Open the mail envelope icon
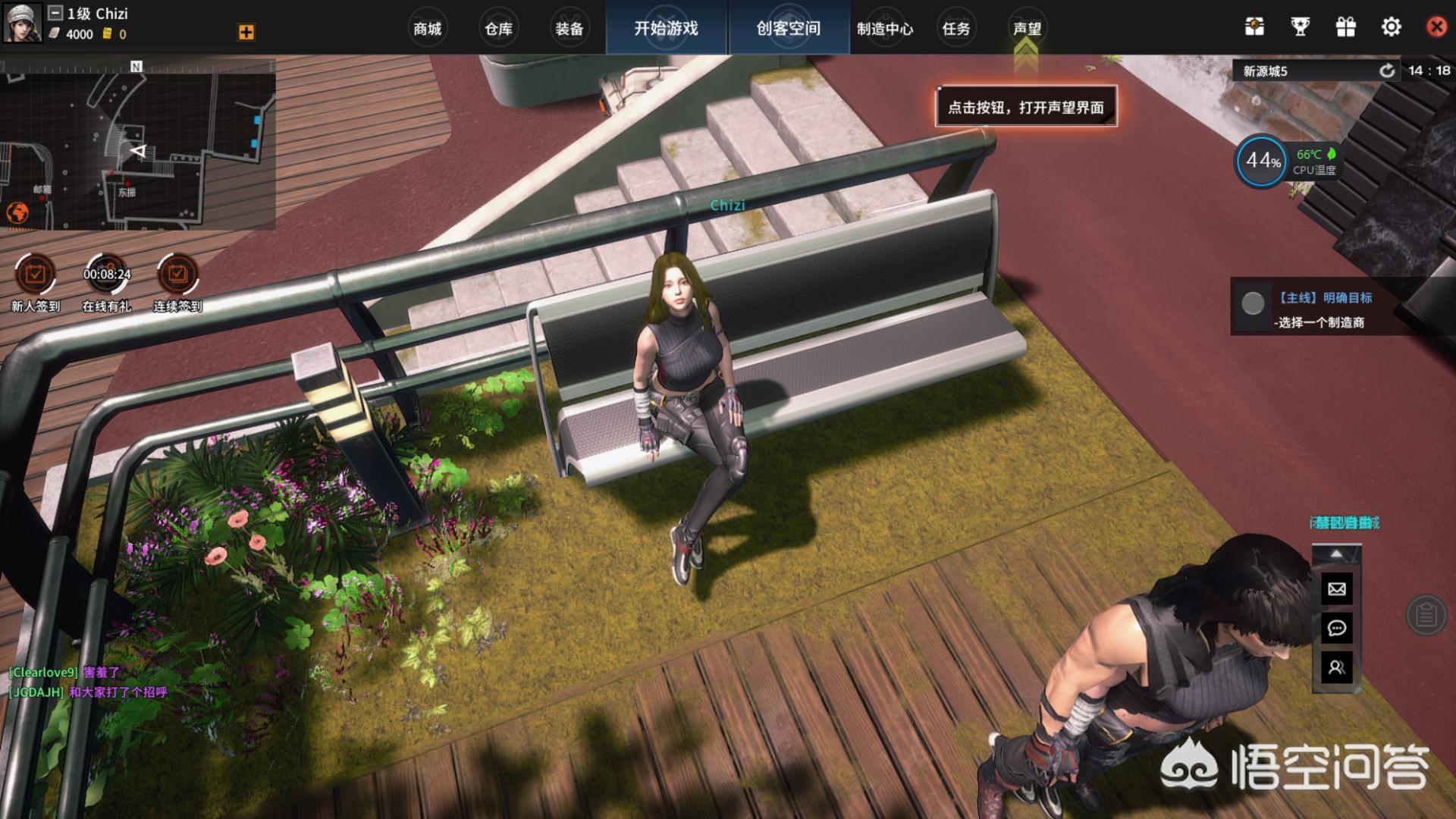 pyautogui.click(x=1337, y=589)
